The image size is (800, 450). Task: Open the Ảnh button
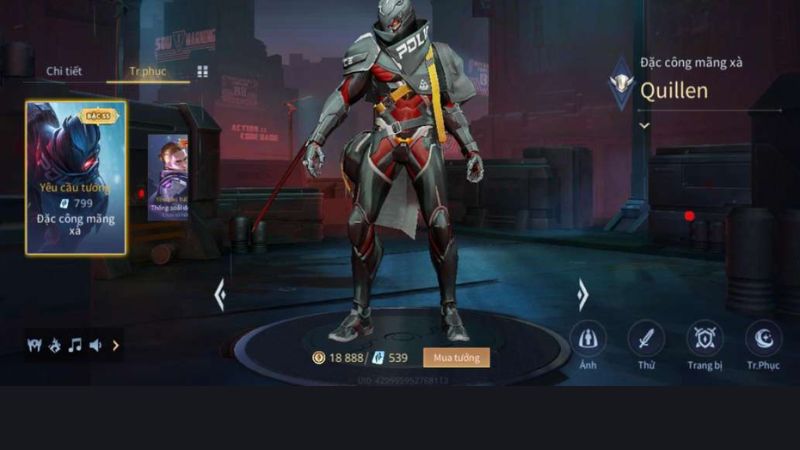[x=587, y=340]
